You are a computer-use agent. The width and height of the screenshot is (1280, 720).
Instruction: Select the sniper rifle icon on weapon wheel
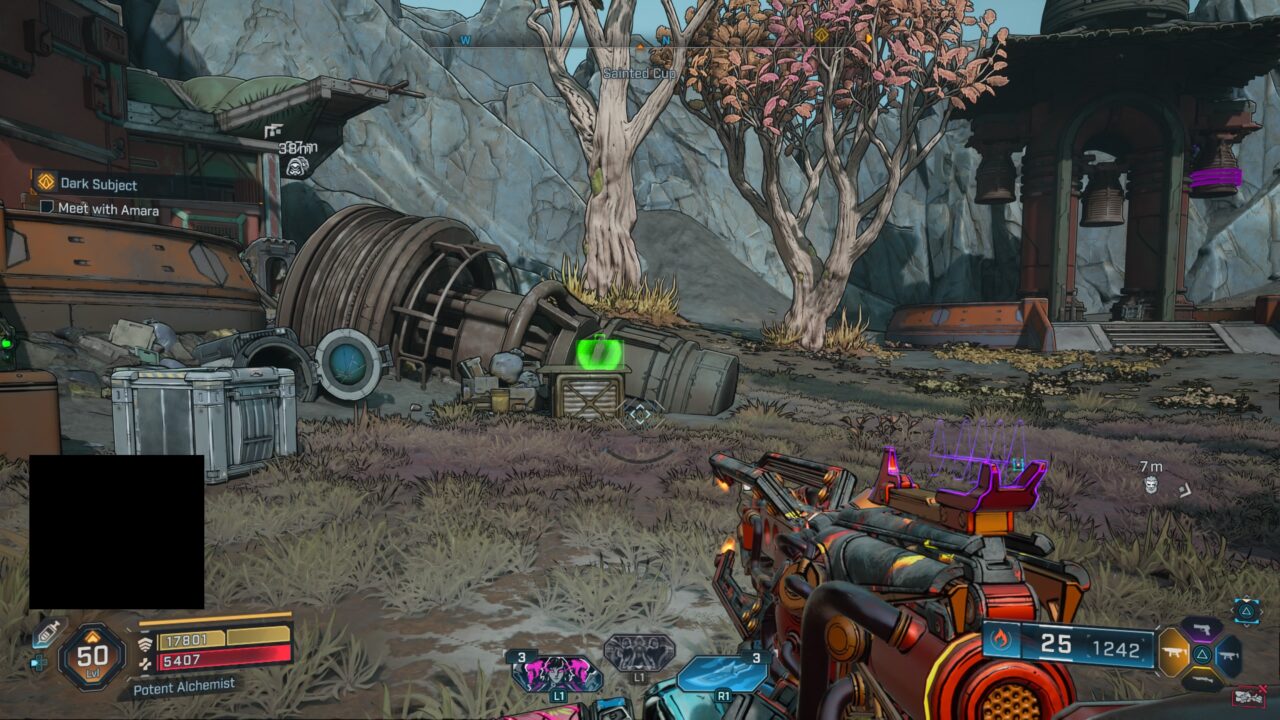[x=1202, y=678]
